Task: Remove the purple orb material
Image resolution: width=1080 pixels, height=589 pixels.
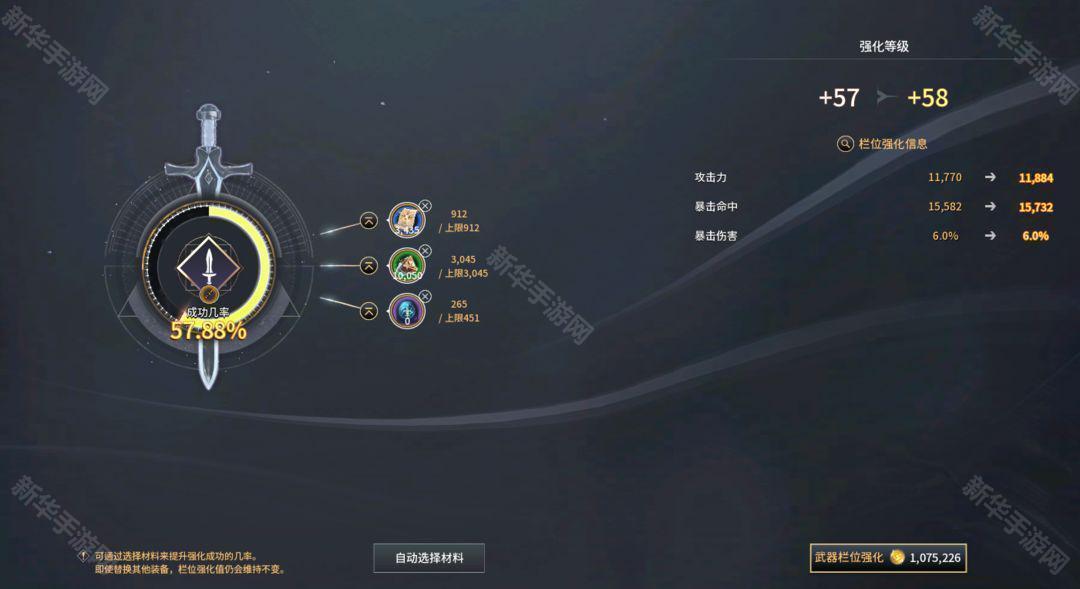Action: pyautogui.click(x=425, y=296)
